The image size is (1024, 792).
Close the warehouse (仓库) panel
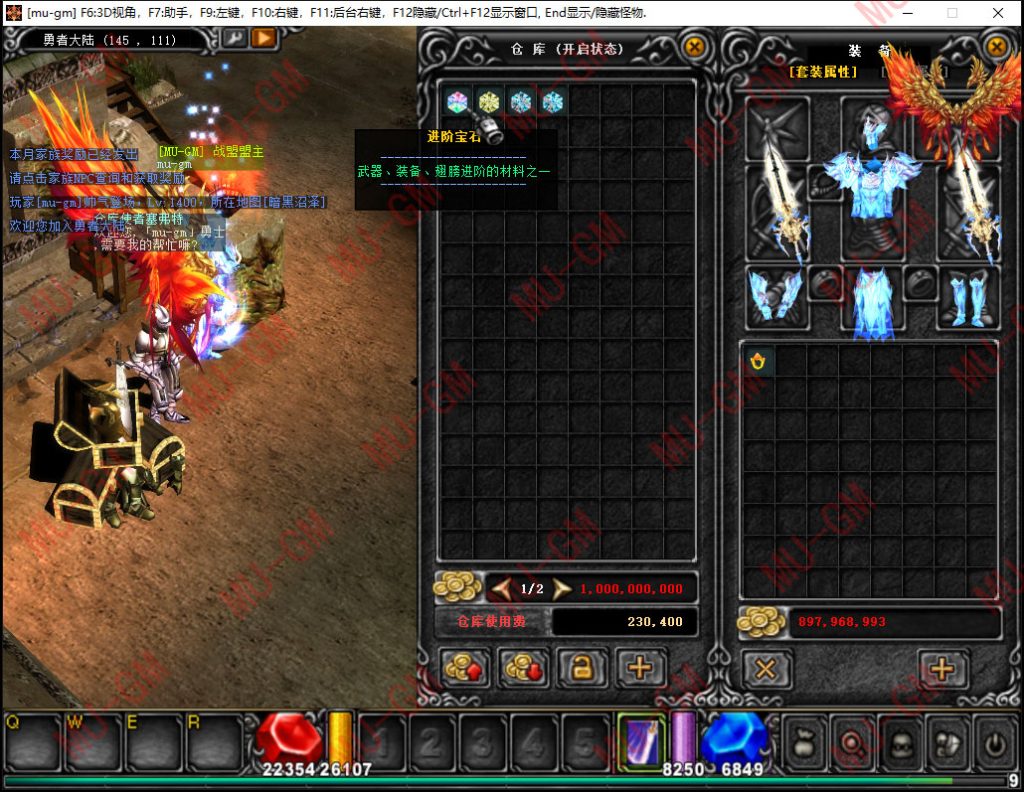(x=693, y=47)
